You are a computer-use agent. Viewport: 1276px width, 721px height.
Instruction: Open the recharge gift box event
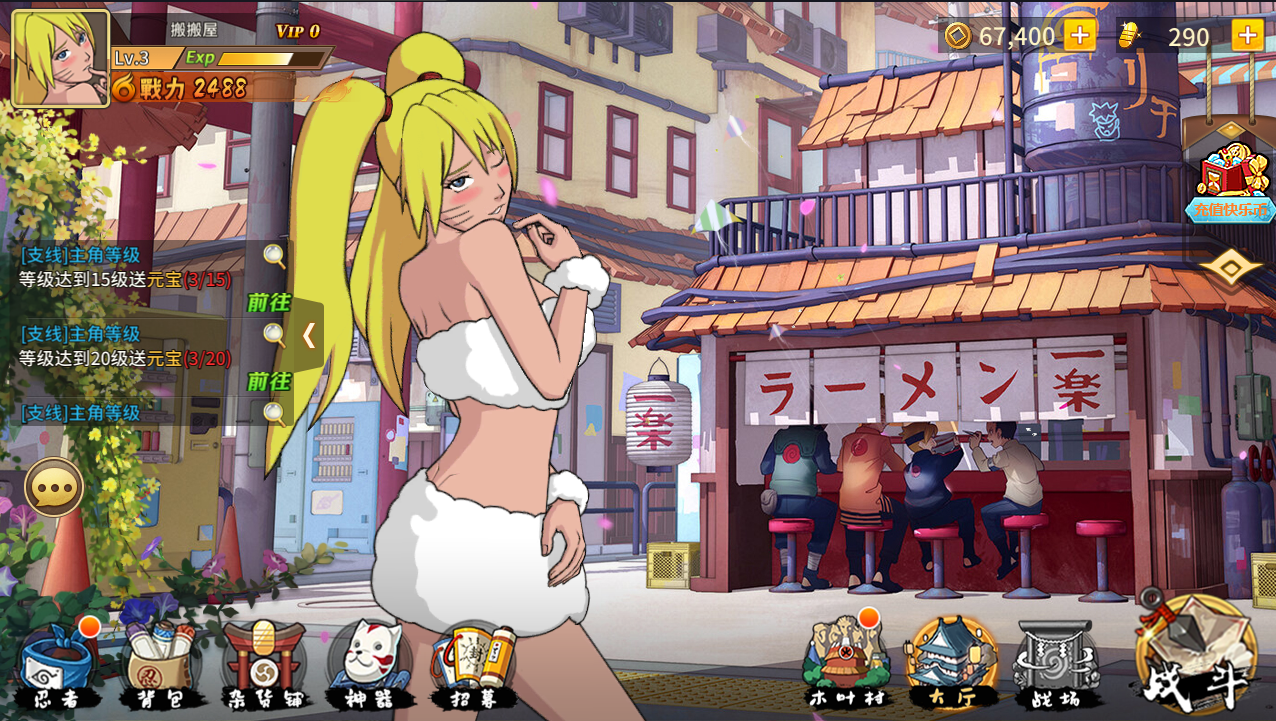pos(1230,180)
